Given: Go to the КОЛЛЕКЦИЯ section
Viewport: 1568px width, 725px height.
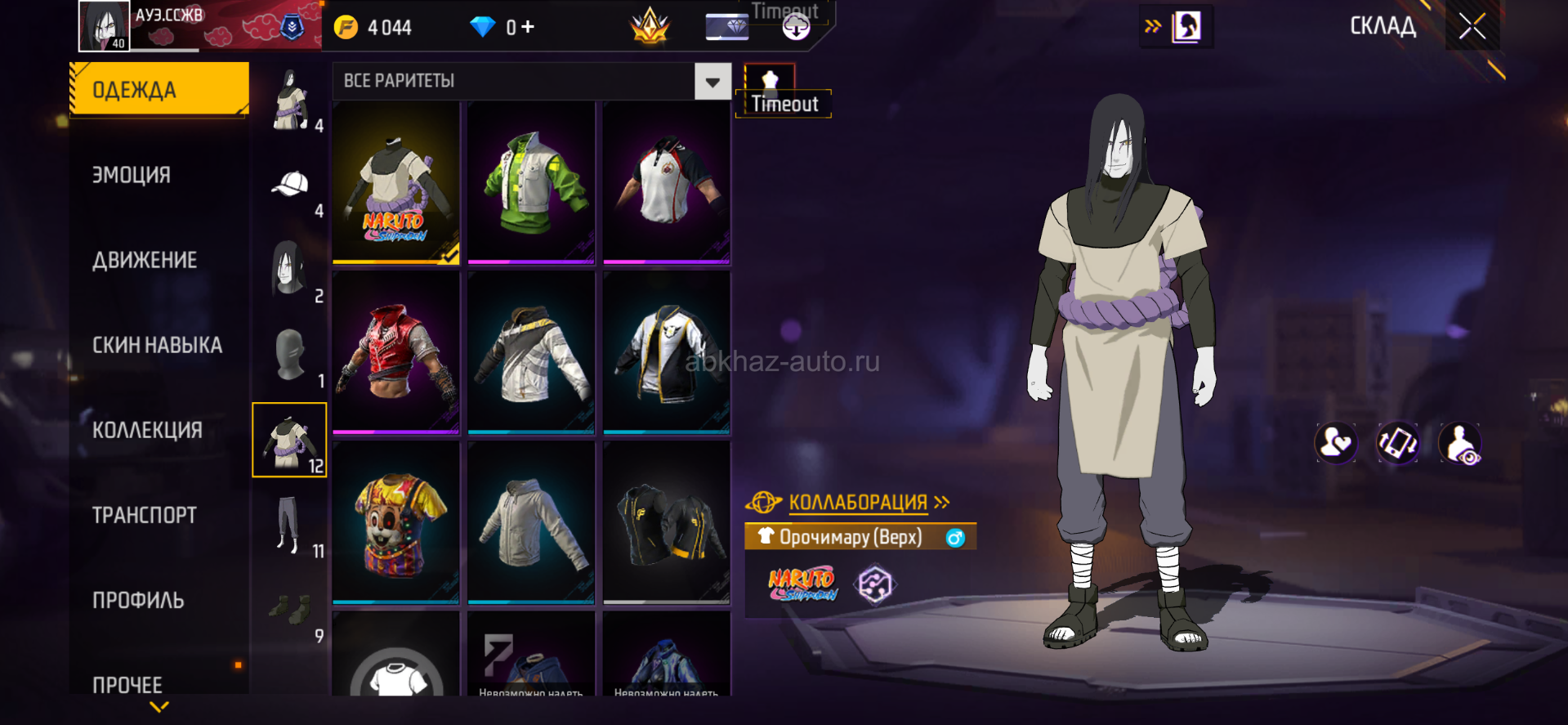Looking at the screenshot, I should pyautogui.click(x=147, y=430).
